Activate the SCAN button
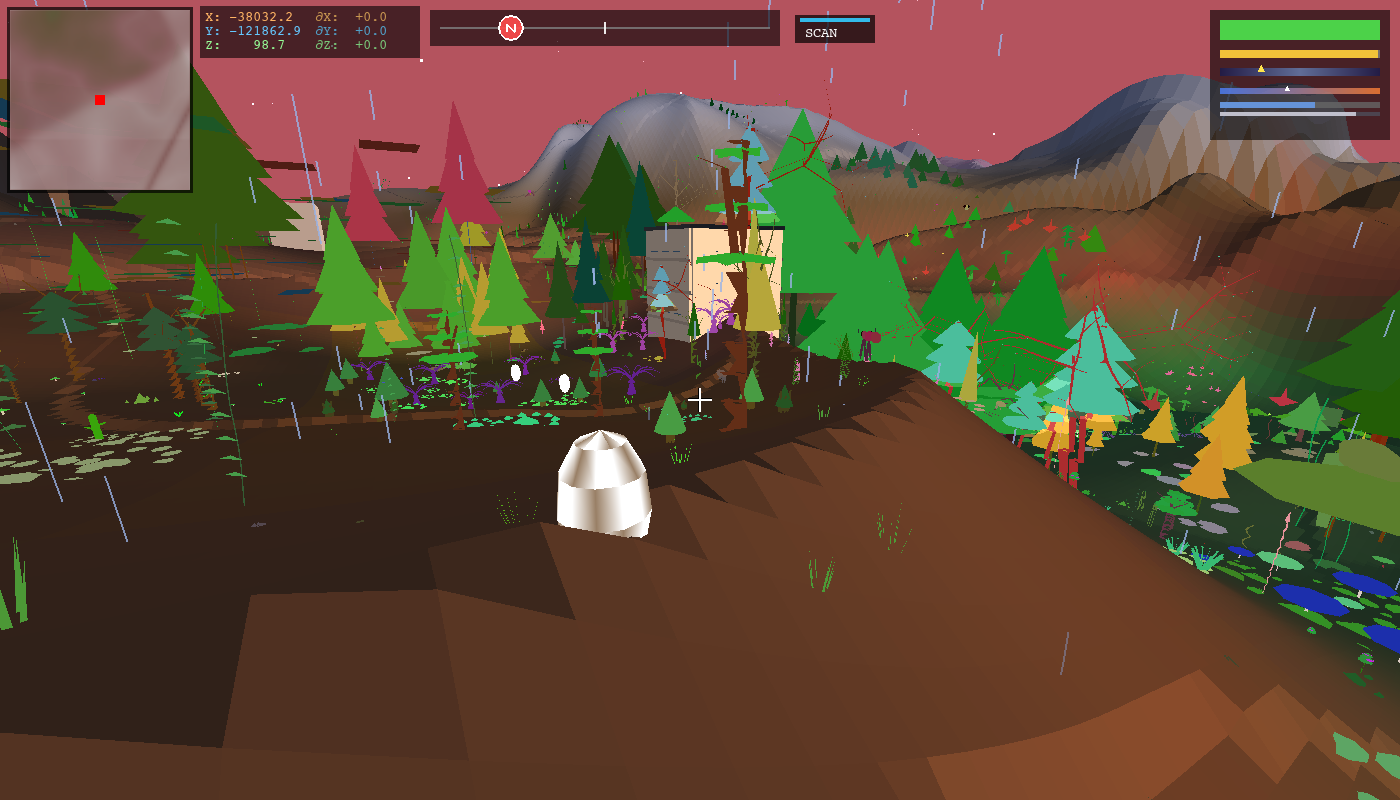Screen dimensions: 1400x800 (834, 30)
